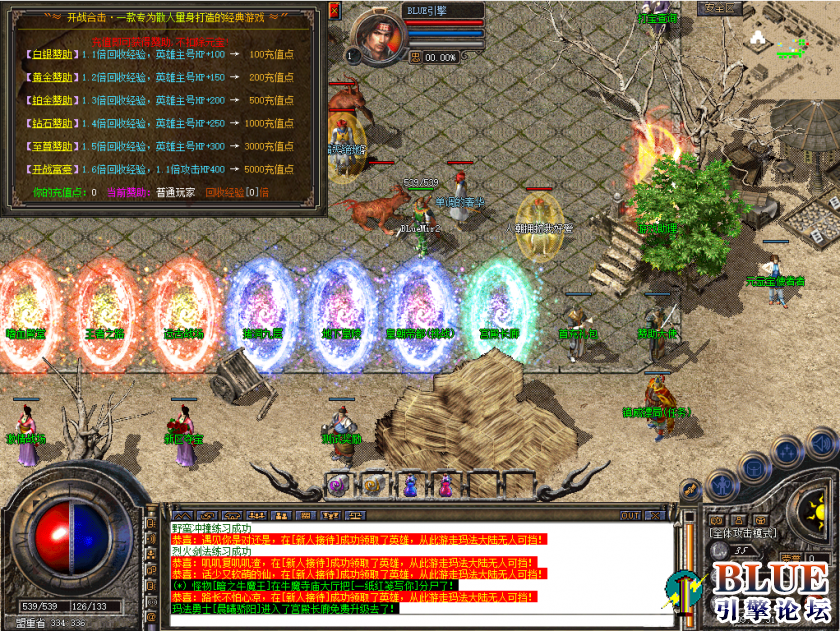Toggle the sound speaker round button
This screenshot has width=840, height=631.
pyautogui.click(x=822, y=443)
